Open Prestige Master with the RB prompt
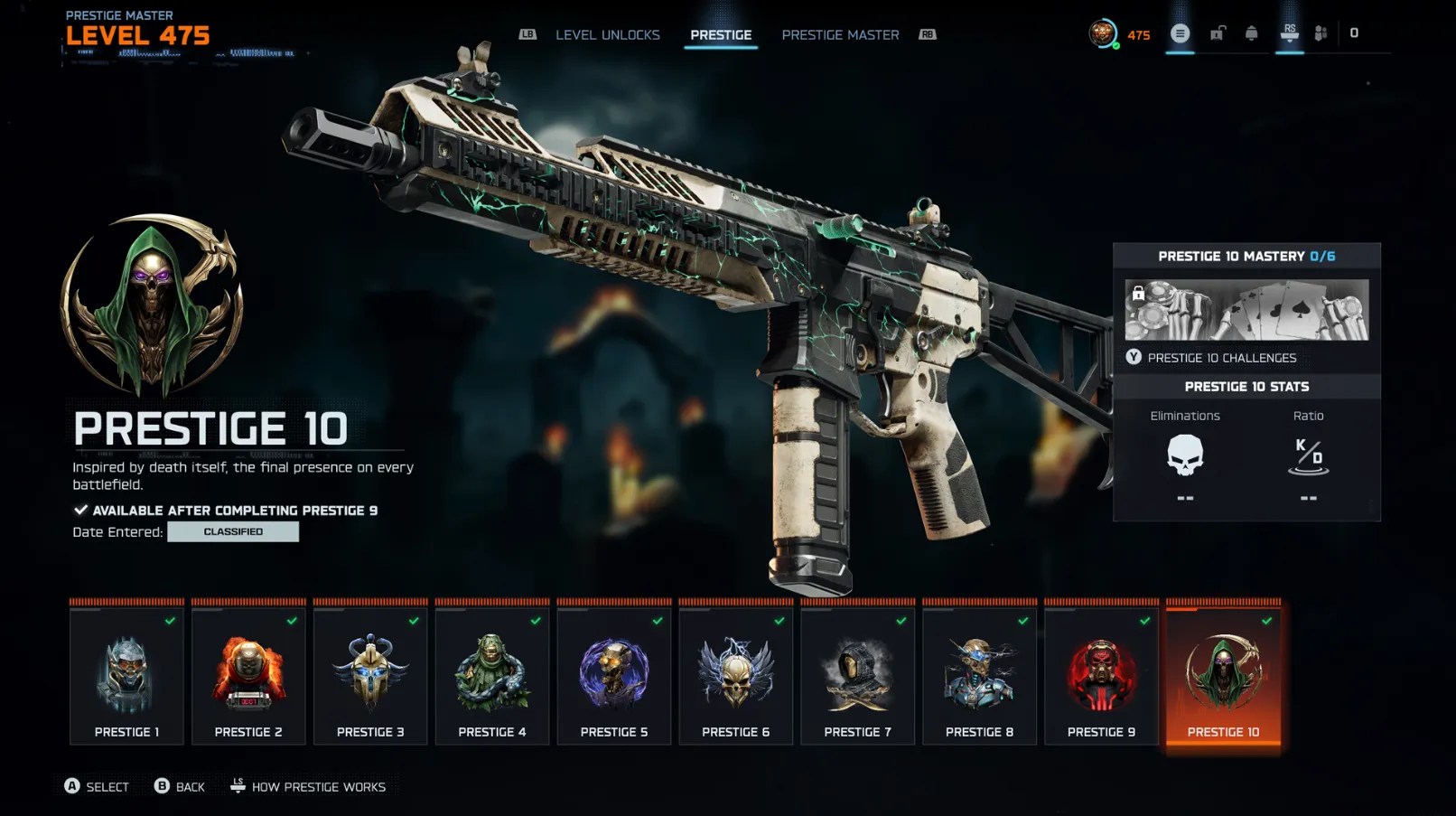 [926, 34]
